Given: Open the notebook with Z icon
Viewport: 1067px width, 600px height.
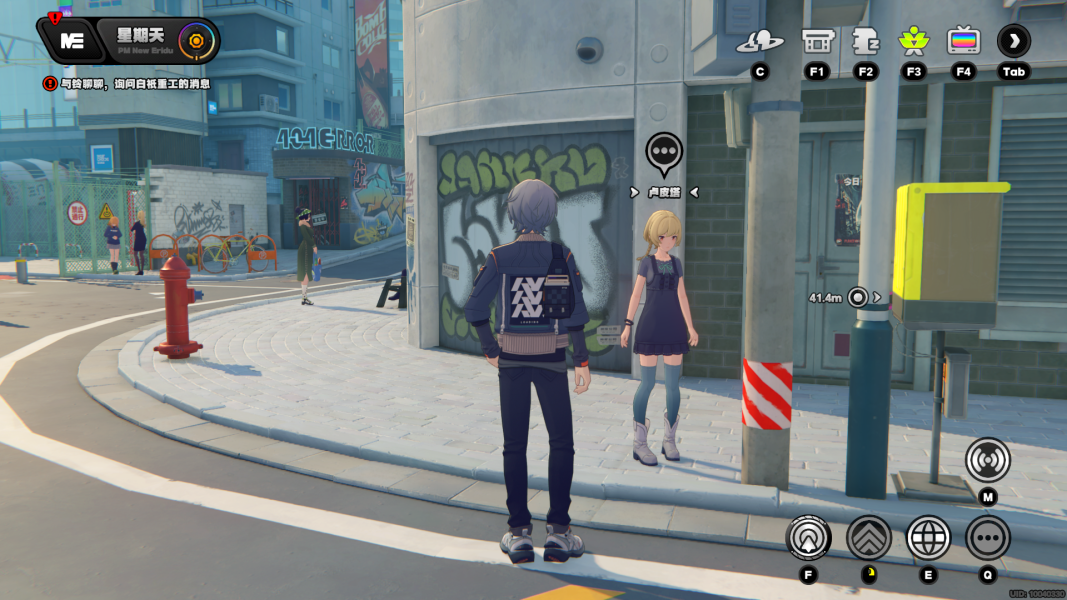Looking at the screenshot, I should click(865, 42).
